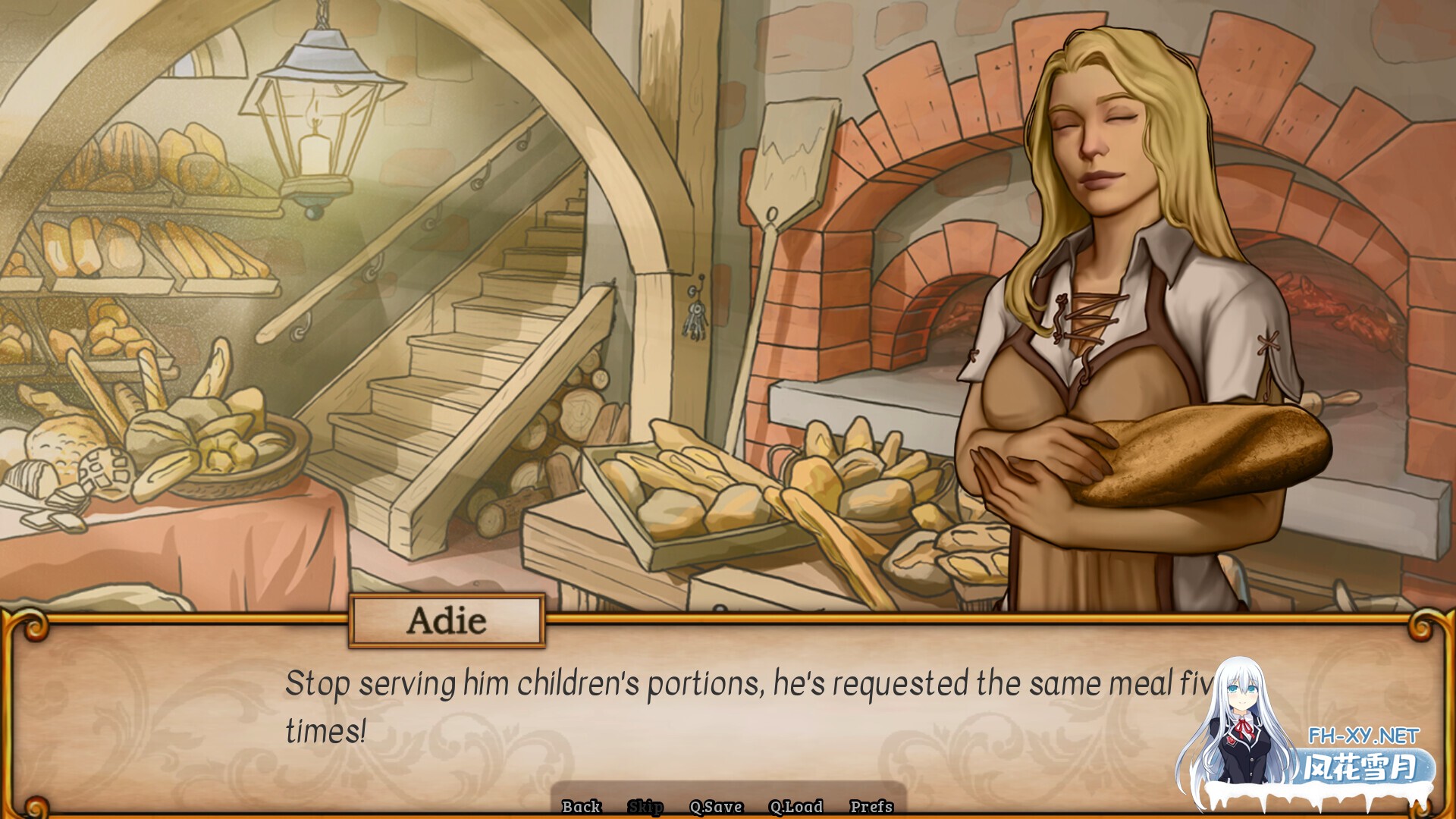The height and width of the screenshot is (819, 1456).
Task: Activate the Skip button
Action: 645,806
